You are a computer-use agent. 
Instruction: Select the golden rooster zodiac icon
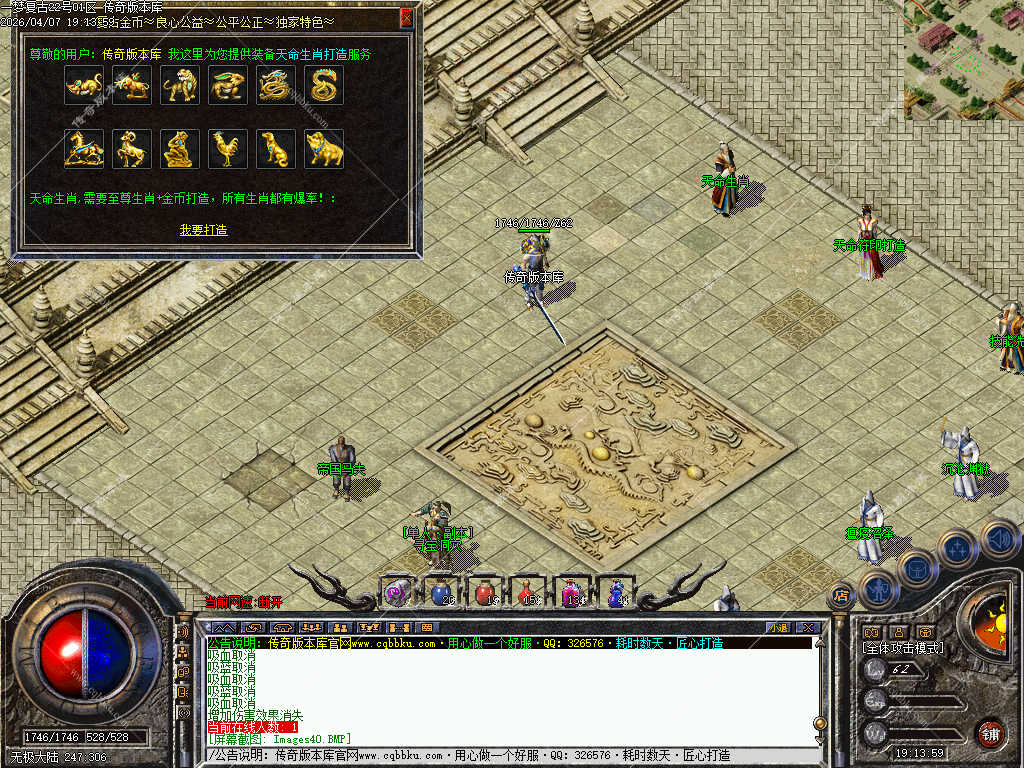click(228, 149)
